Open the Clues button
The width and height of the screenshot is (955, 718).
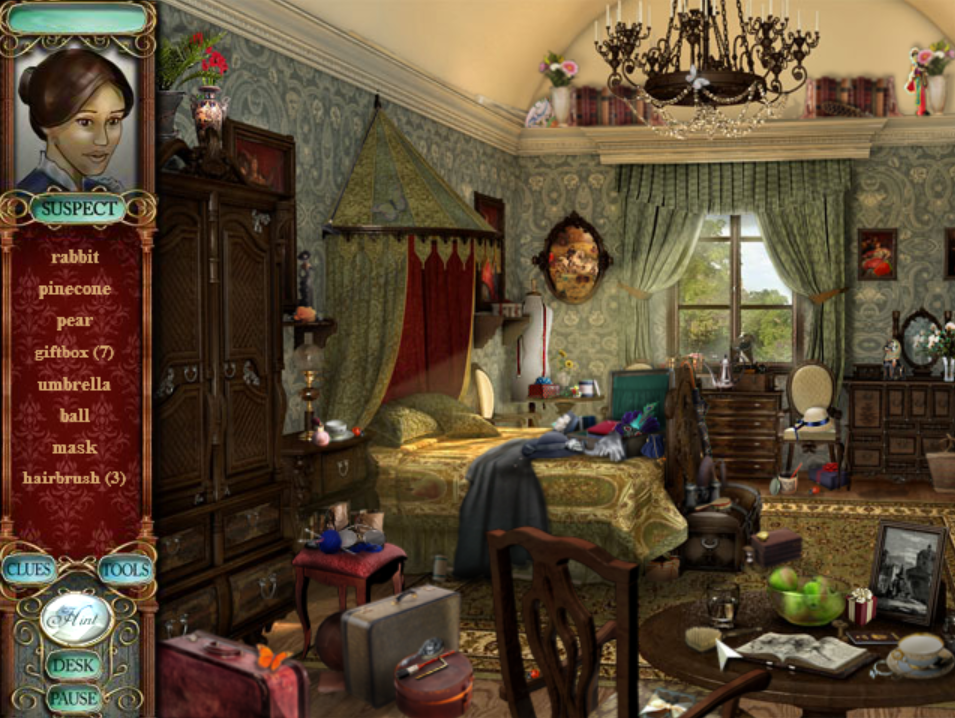(29, 569)
